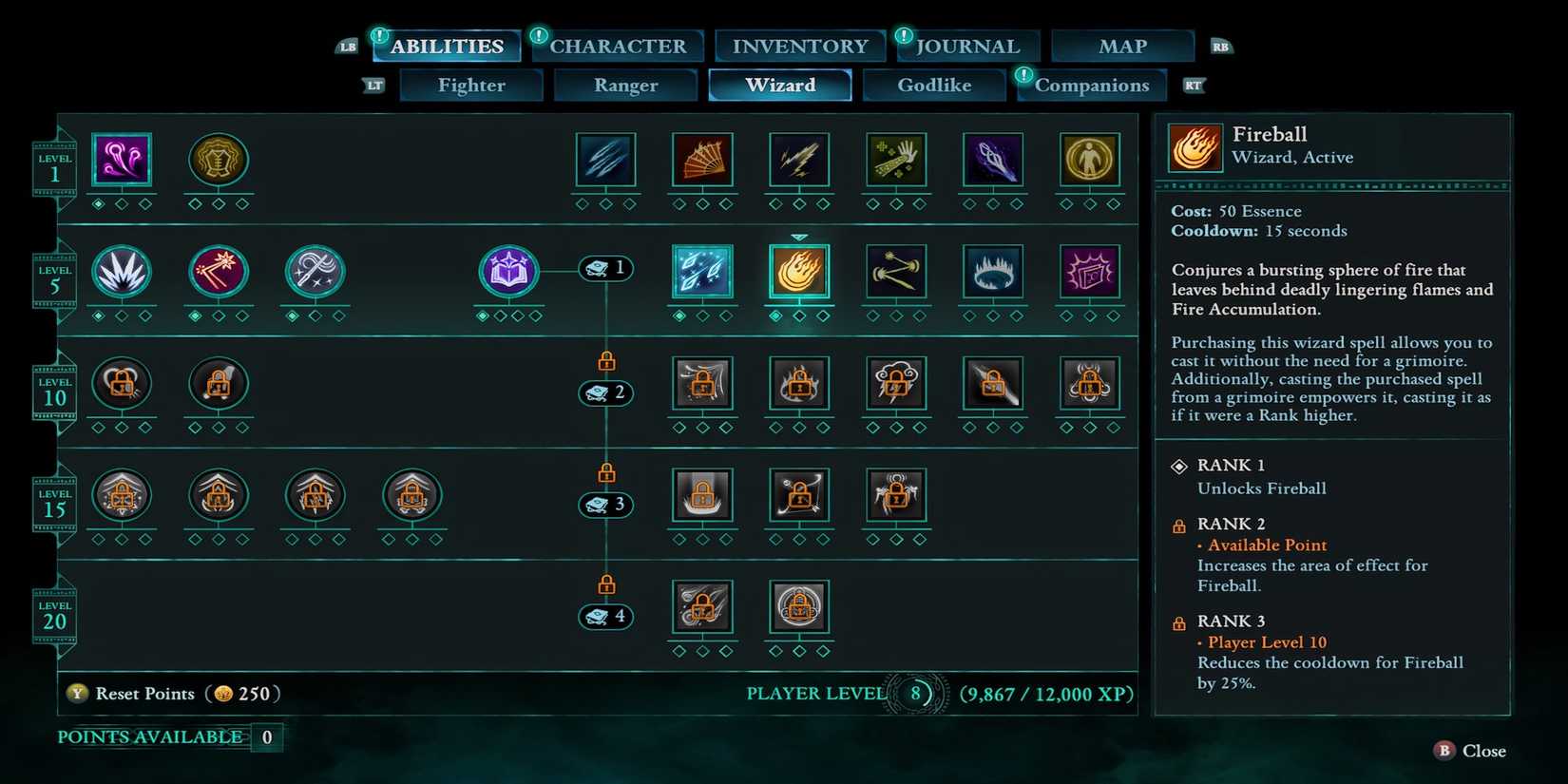Select the lightning spell icon at level 1
The height and width of the screenshot is (784, 1568).
799,162
